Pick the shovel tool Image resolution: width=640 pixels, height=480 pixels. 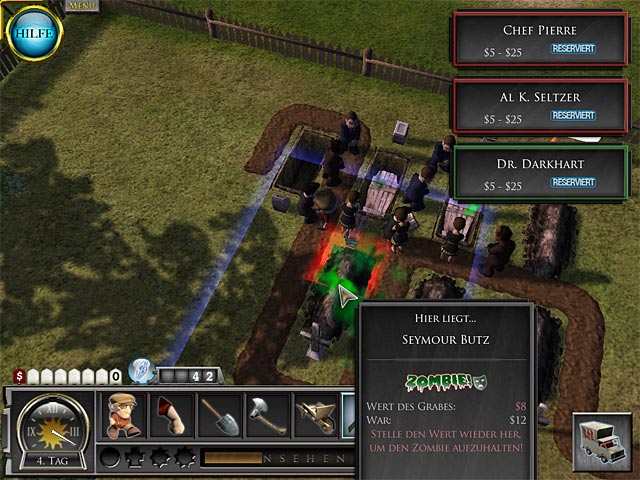coord(217,415)
